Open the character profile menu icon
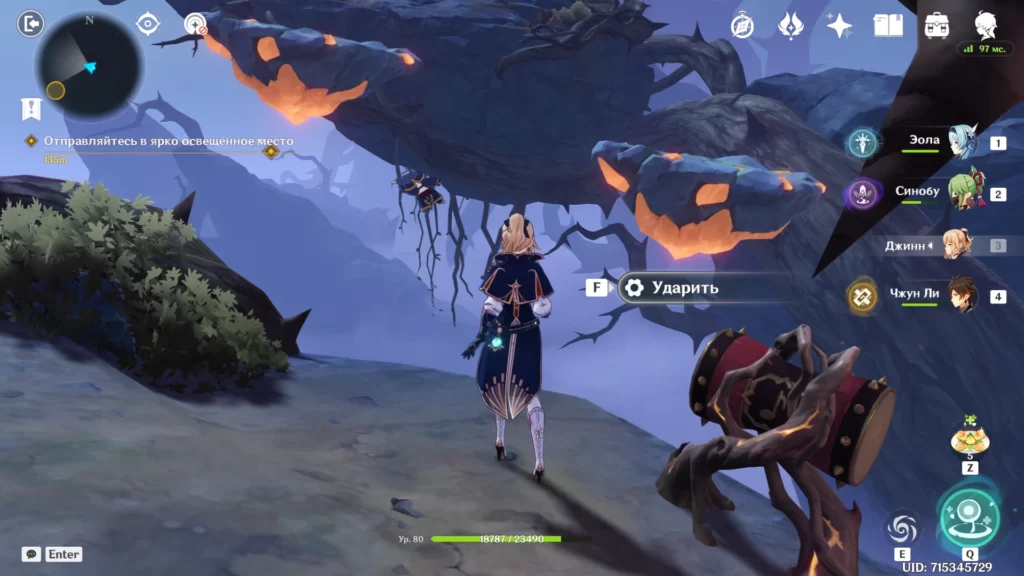Image resolution: width=1024 pixels, height=576 pixels. pos(985,26)
